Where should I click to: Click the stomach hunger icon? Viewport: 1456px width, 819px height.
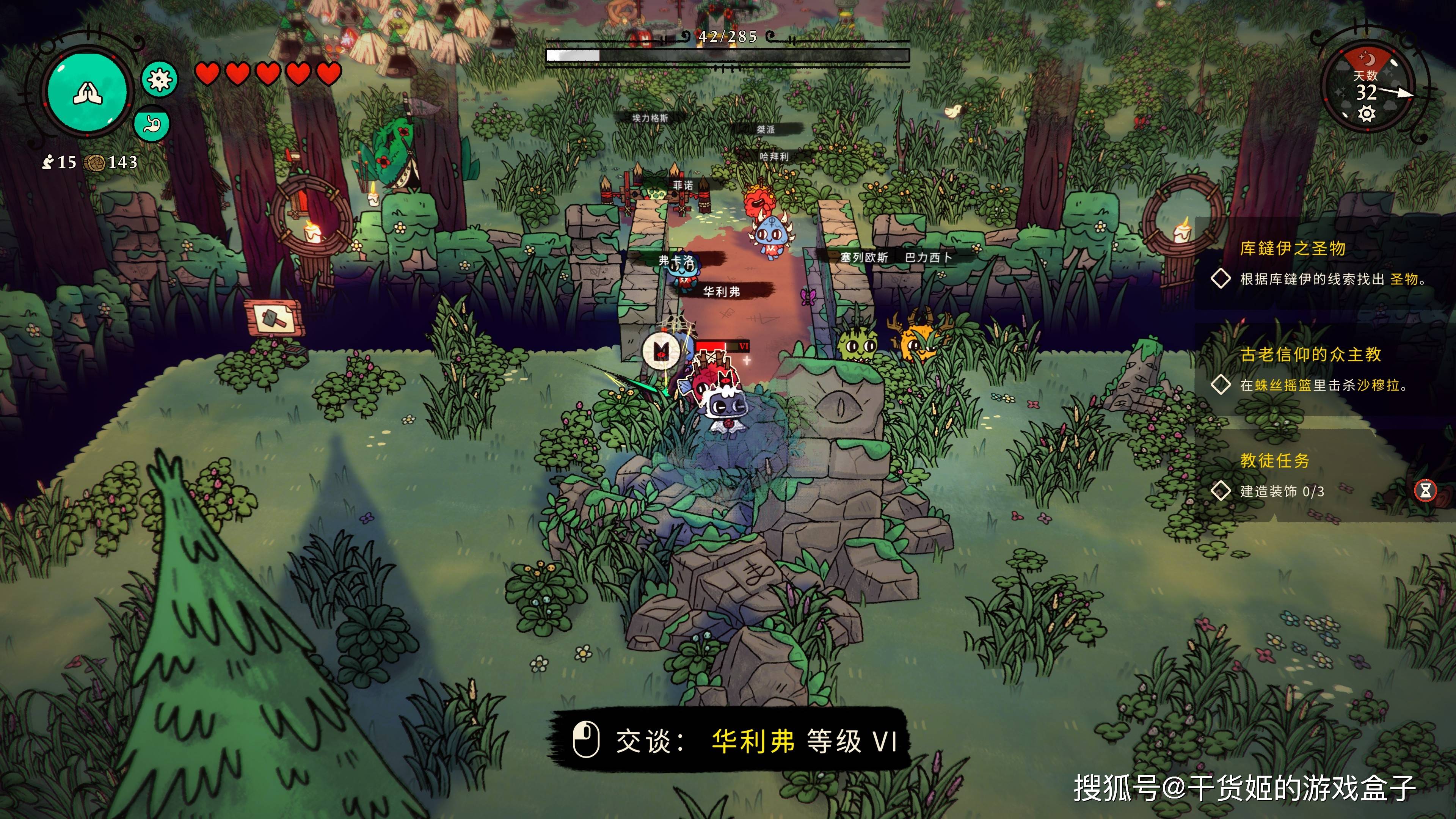[152, 124]
